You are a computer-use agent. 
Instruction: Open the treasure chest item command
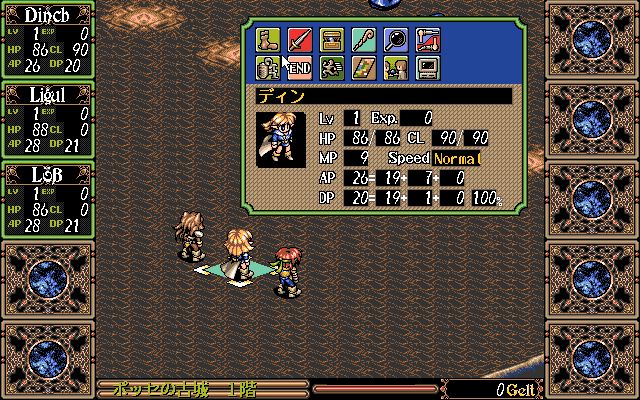coord(332,40)
